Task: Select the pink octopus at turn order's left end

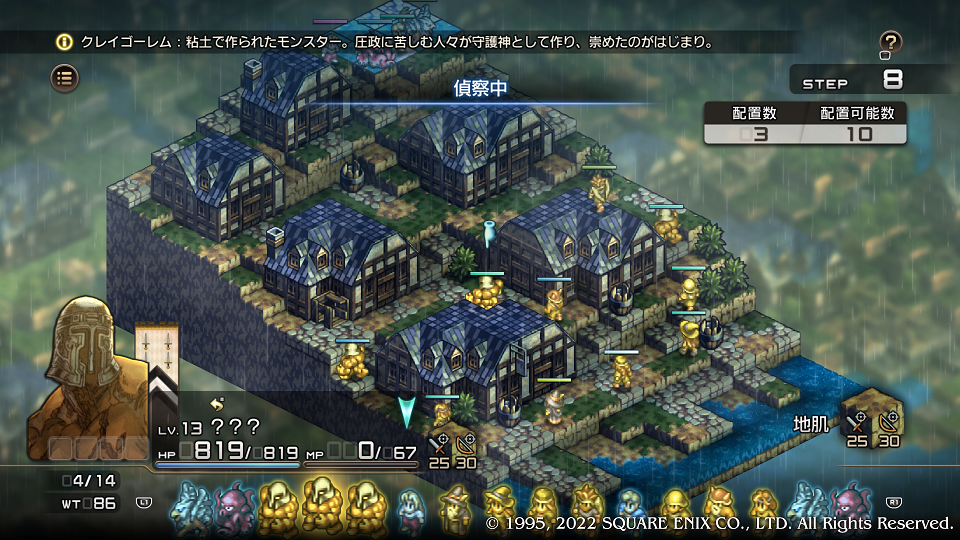Action: click(x=235, y=505)
